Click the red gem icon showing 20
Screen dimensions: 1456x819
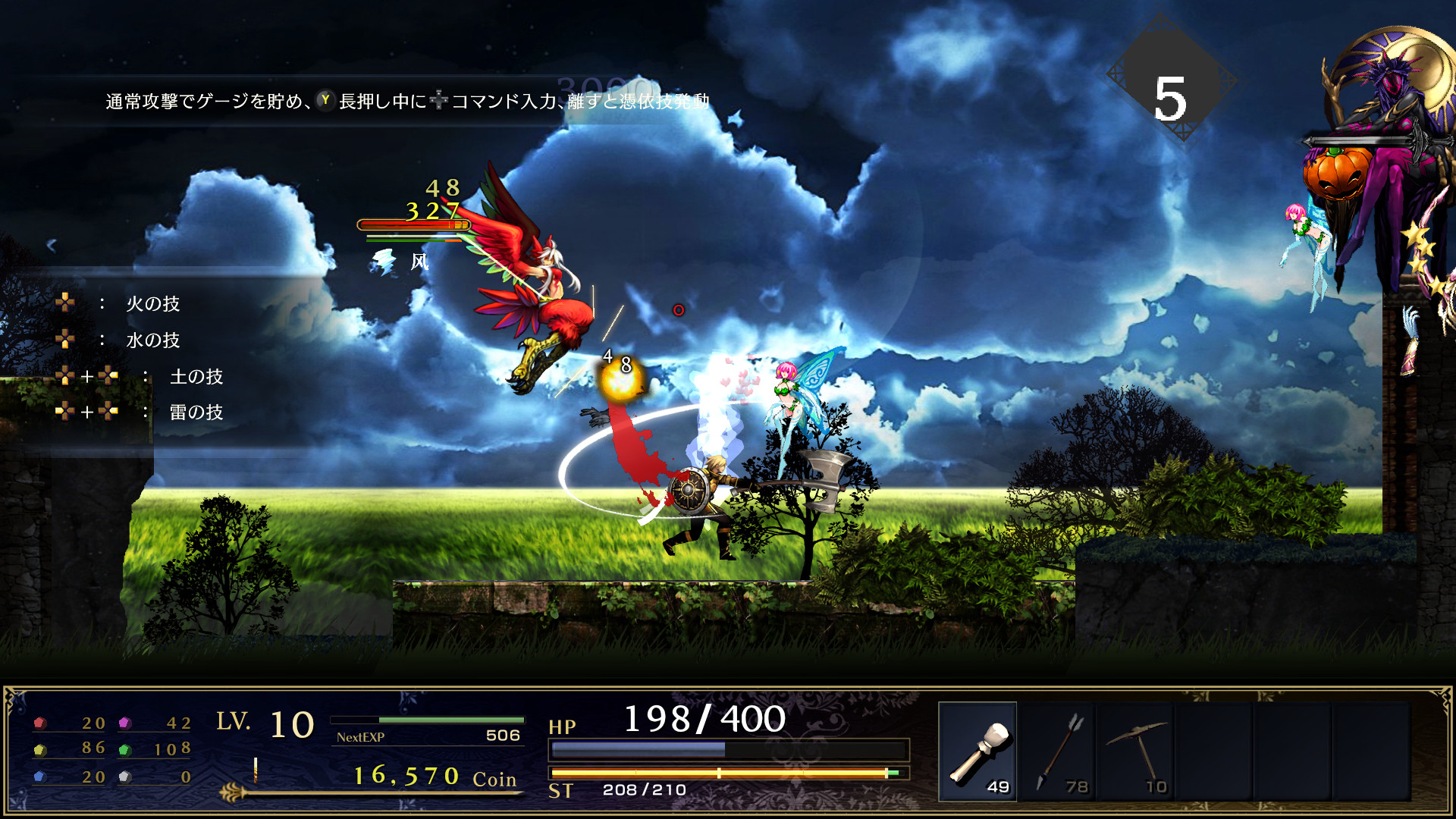point(39,724)
